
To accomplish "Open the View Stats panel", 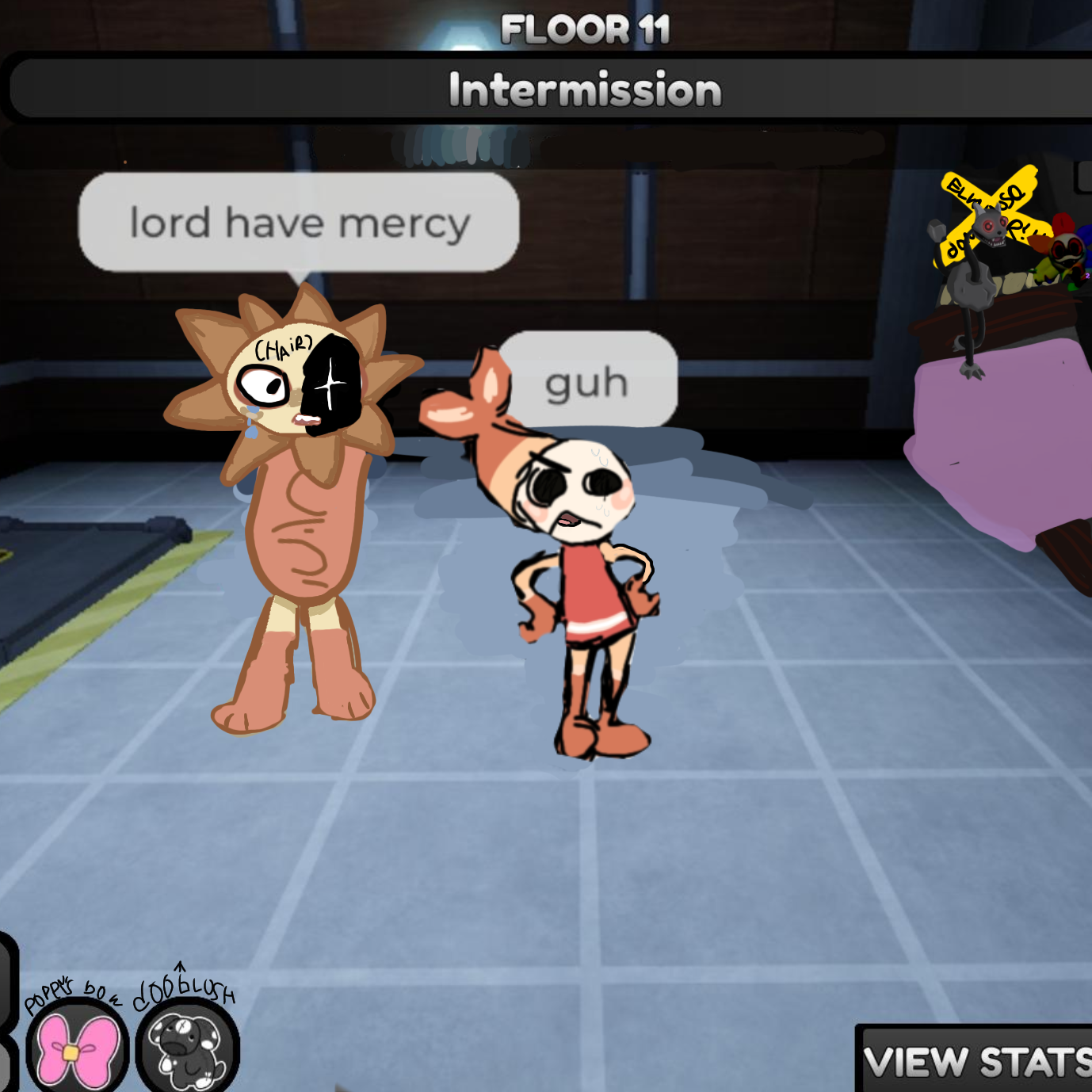I will pos(976,1061).
